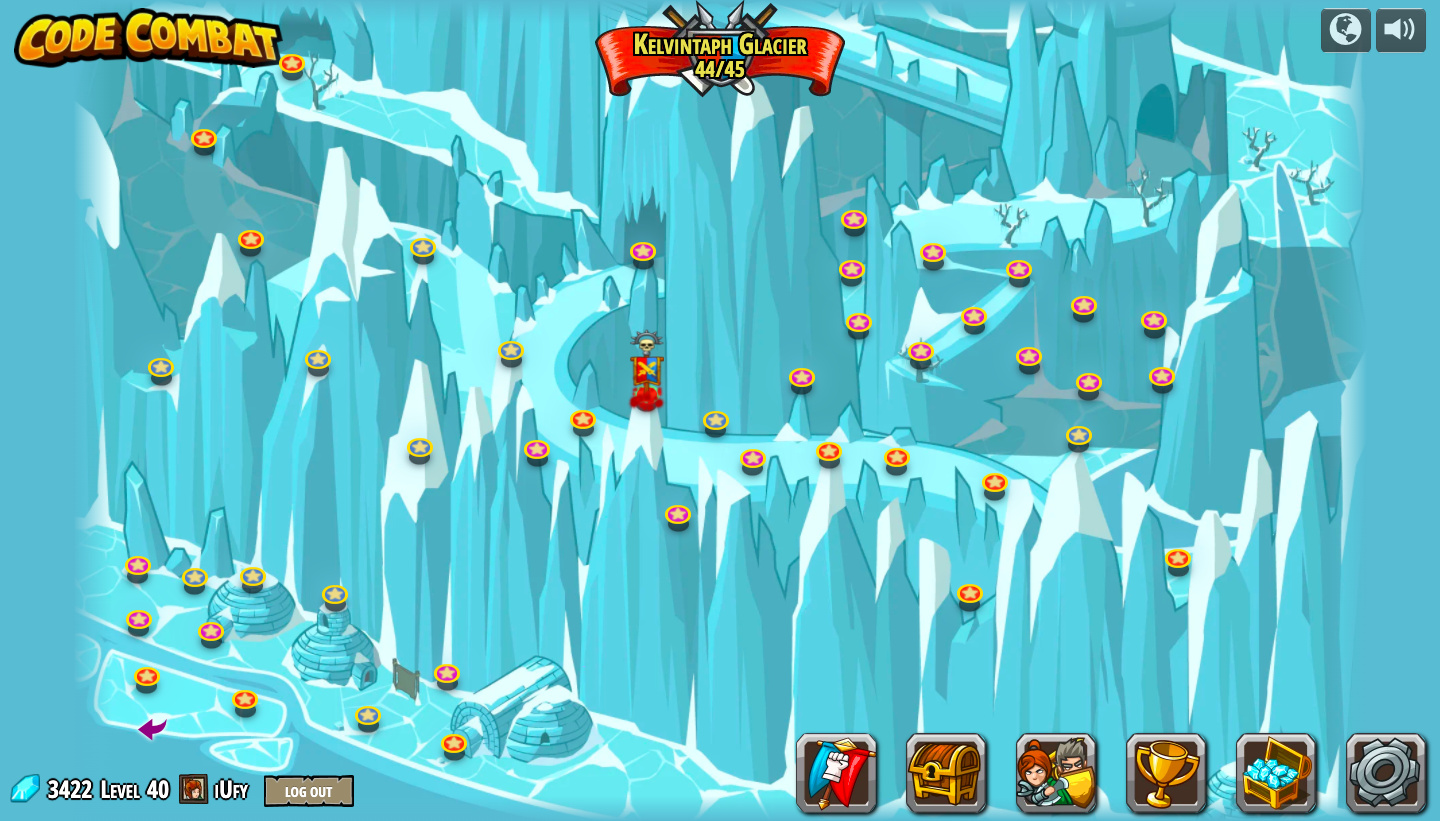Open the heroes selection menu
Viewport: 1440px width, 821px height.
pos(1056,773)
